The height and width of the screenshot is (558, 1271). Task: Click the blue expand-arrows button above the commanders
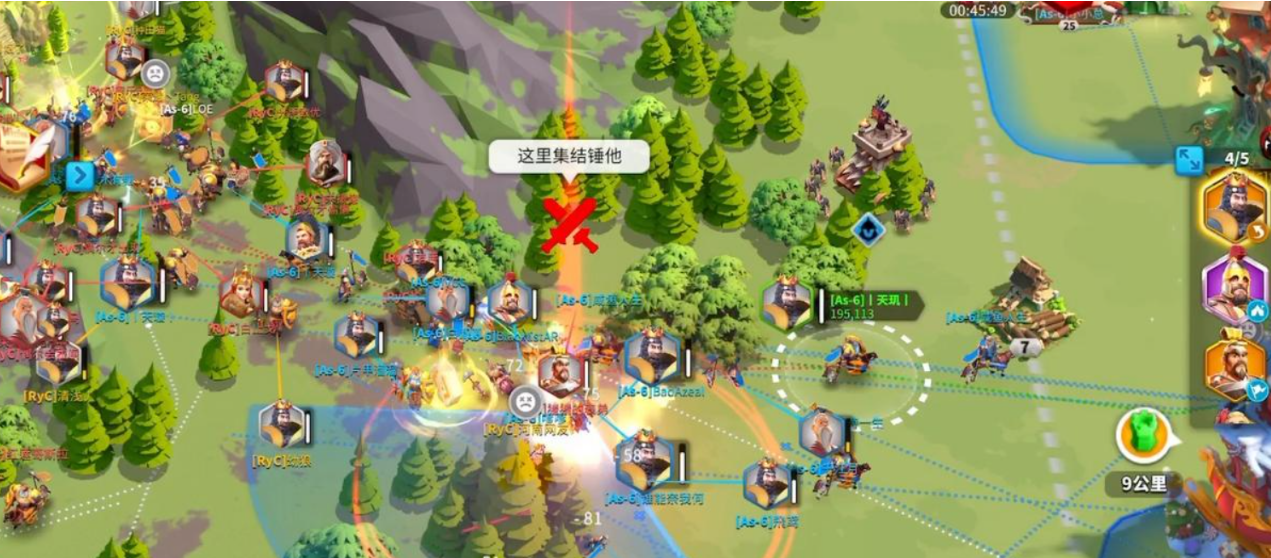click(1189, 160)
